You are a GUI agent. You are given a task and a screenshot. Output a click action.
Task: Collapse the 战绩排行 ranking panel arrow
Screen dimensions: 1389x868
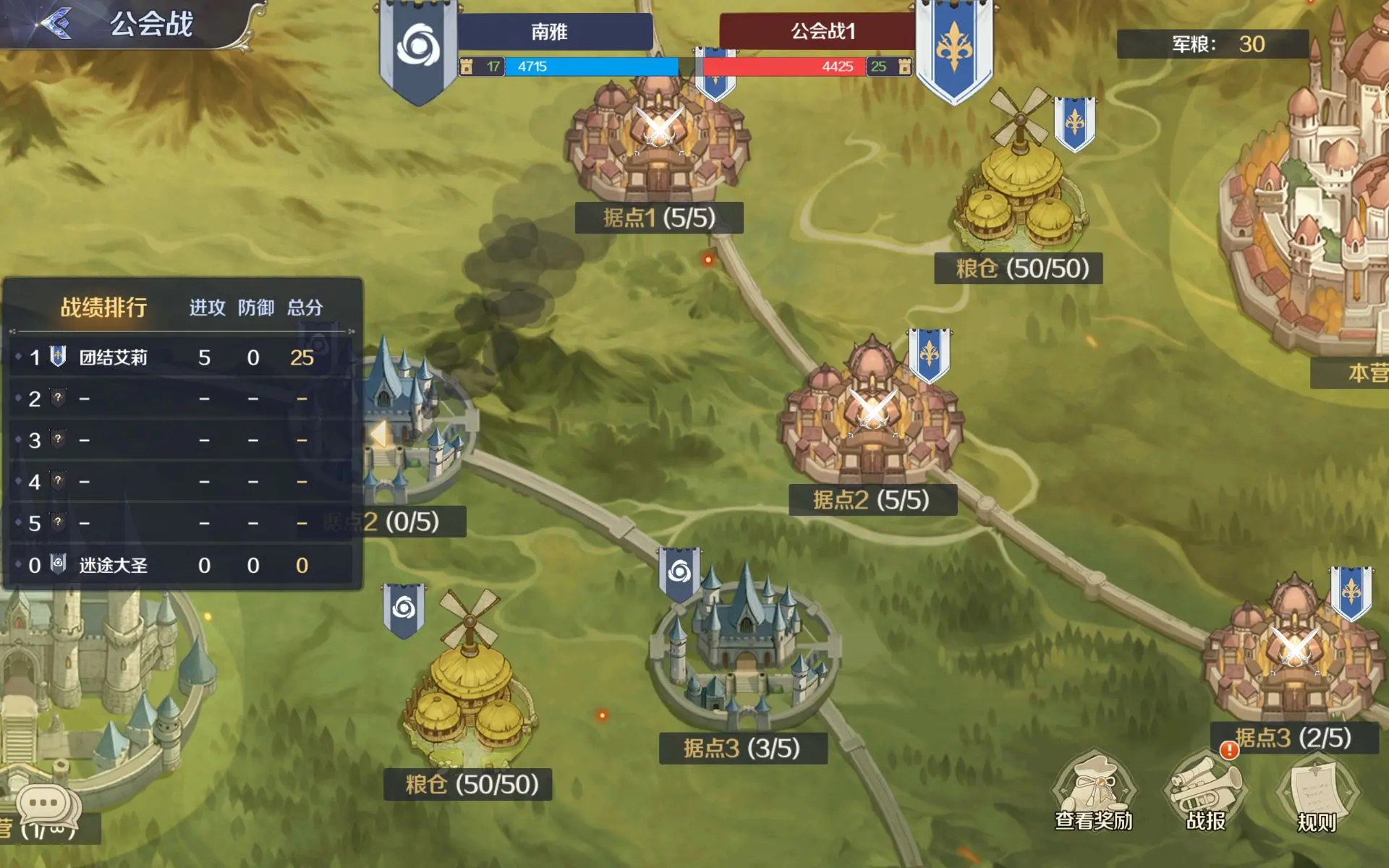[x=379, y=435]
